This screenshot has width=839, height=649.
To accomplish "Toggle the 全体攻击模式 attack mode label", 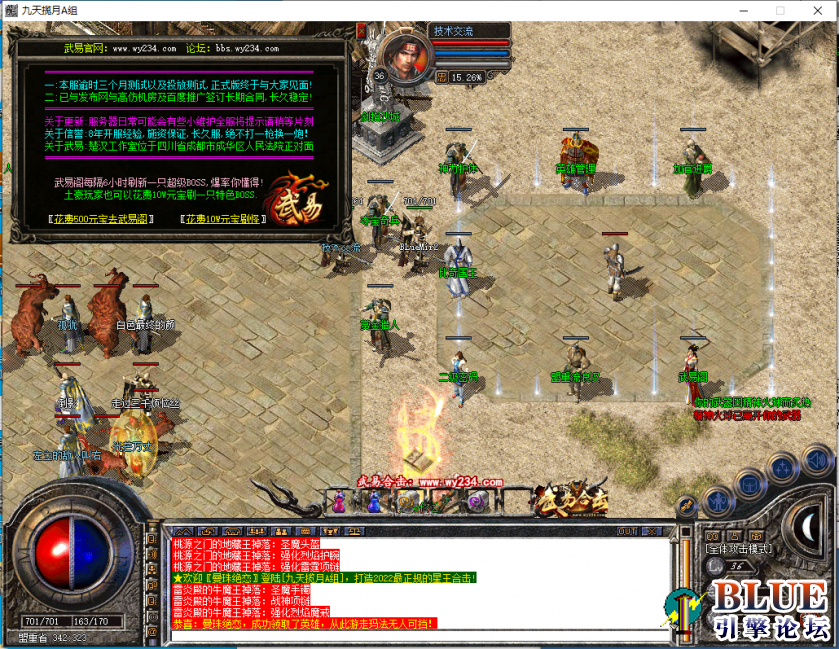I will click(x=741, y=548).
